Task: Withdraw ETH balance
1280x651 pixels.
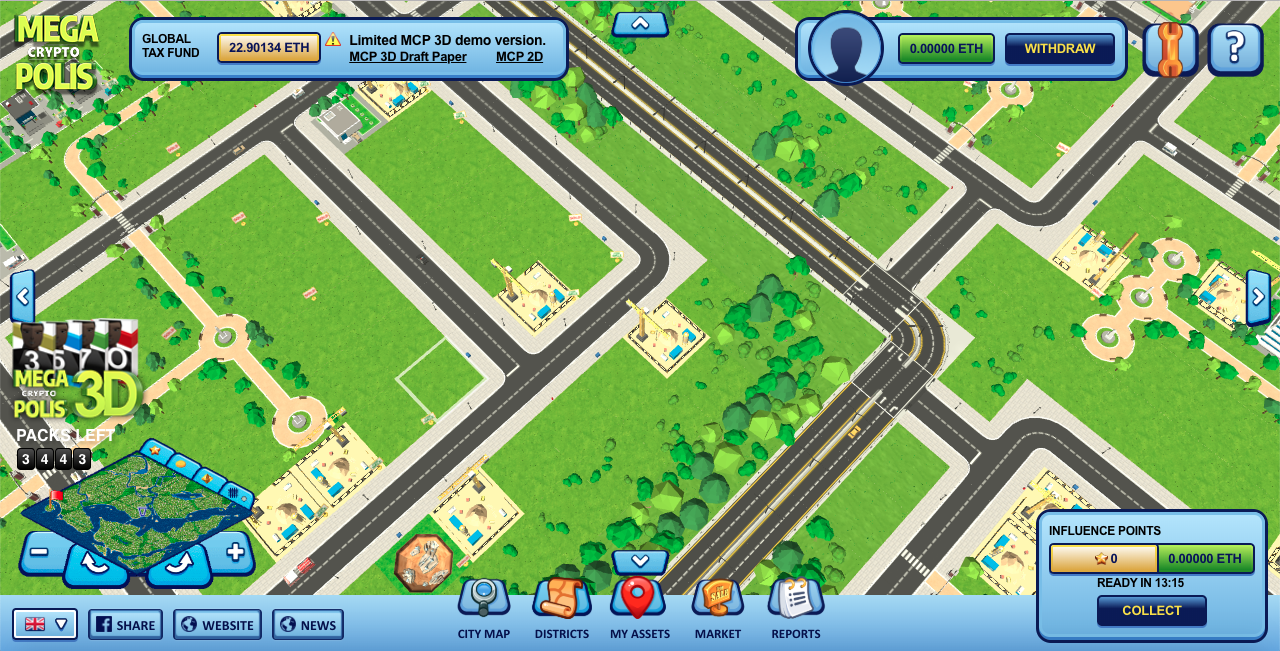Action: tap(1059, 49)
